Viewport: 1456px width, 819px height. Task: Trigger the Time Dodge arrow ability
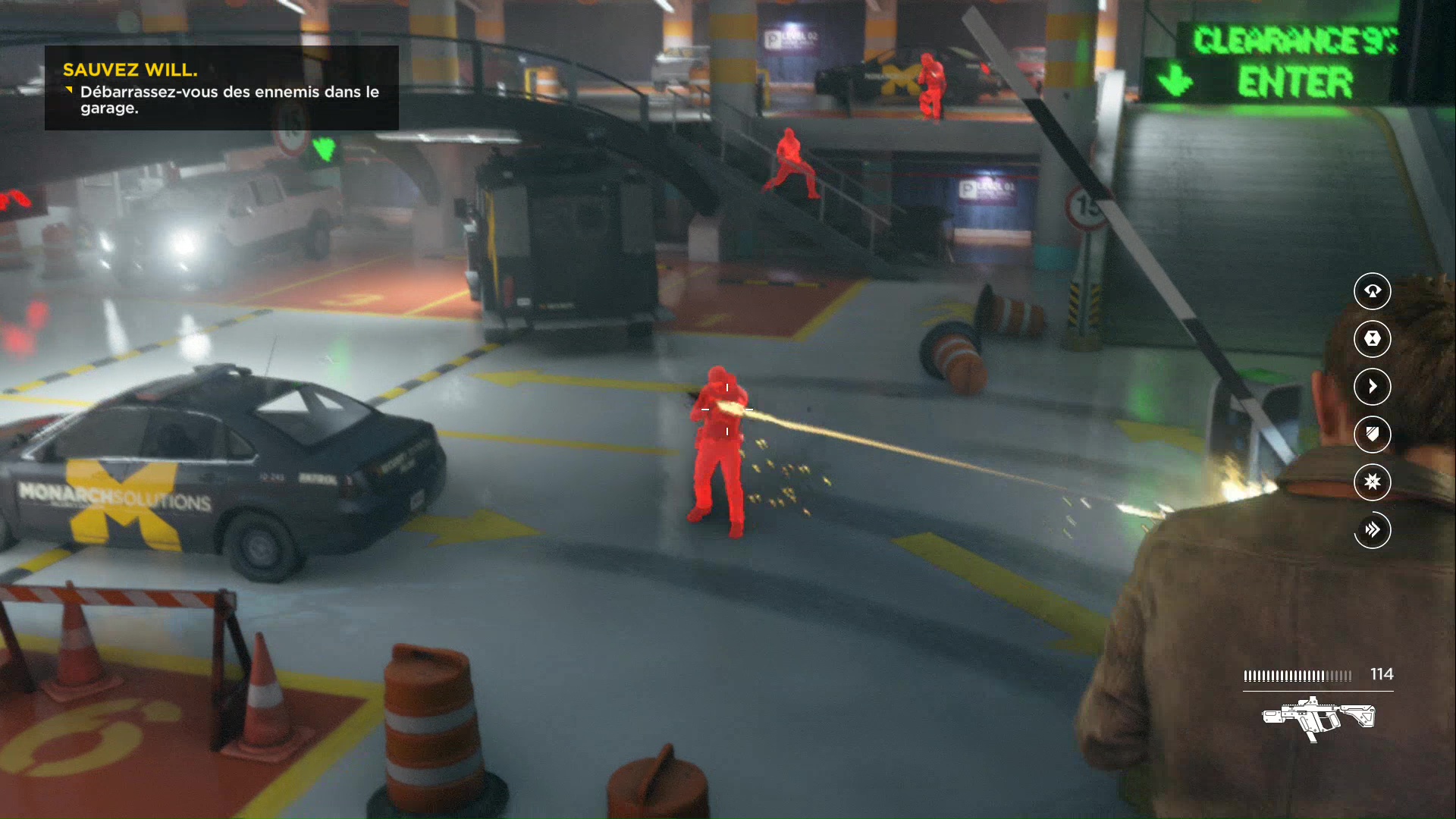[1372, 386]
